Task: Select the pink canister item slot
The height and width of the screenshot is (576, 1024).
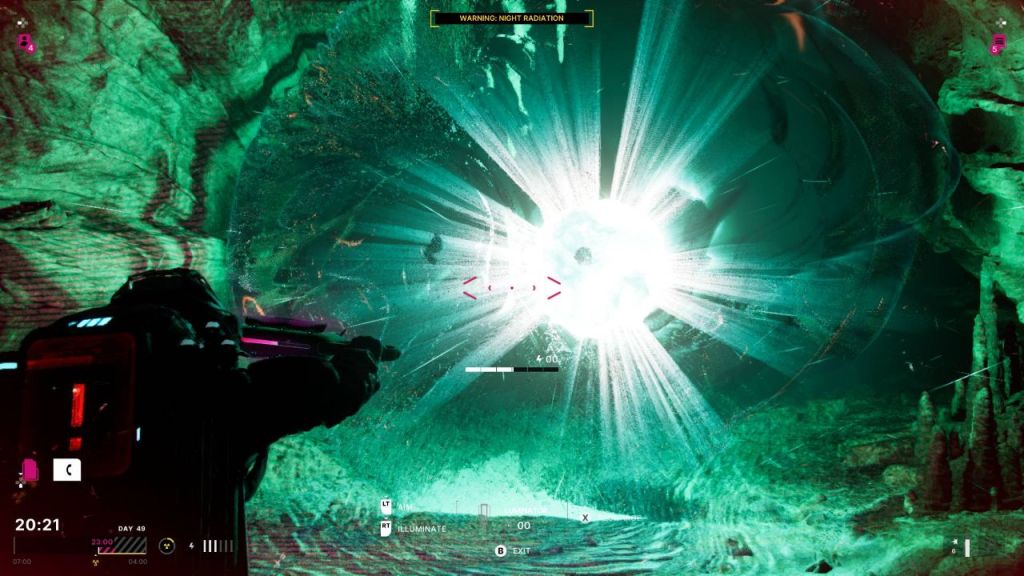Action: 30,470
